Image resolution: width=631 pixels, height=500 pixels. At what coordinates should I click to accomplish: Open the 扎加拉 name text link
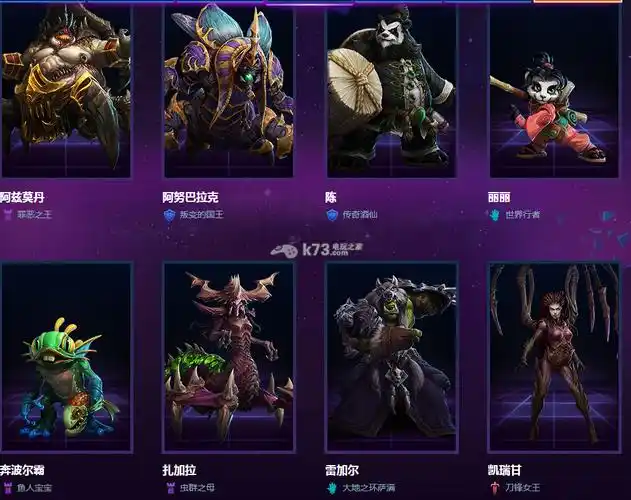pos(180,469)
